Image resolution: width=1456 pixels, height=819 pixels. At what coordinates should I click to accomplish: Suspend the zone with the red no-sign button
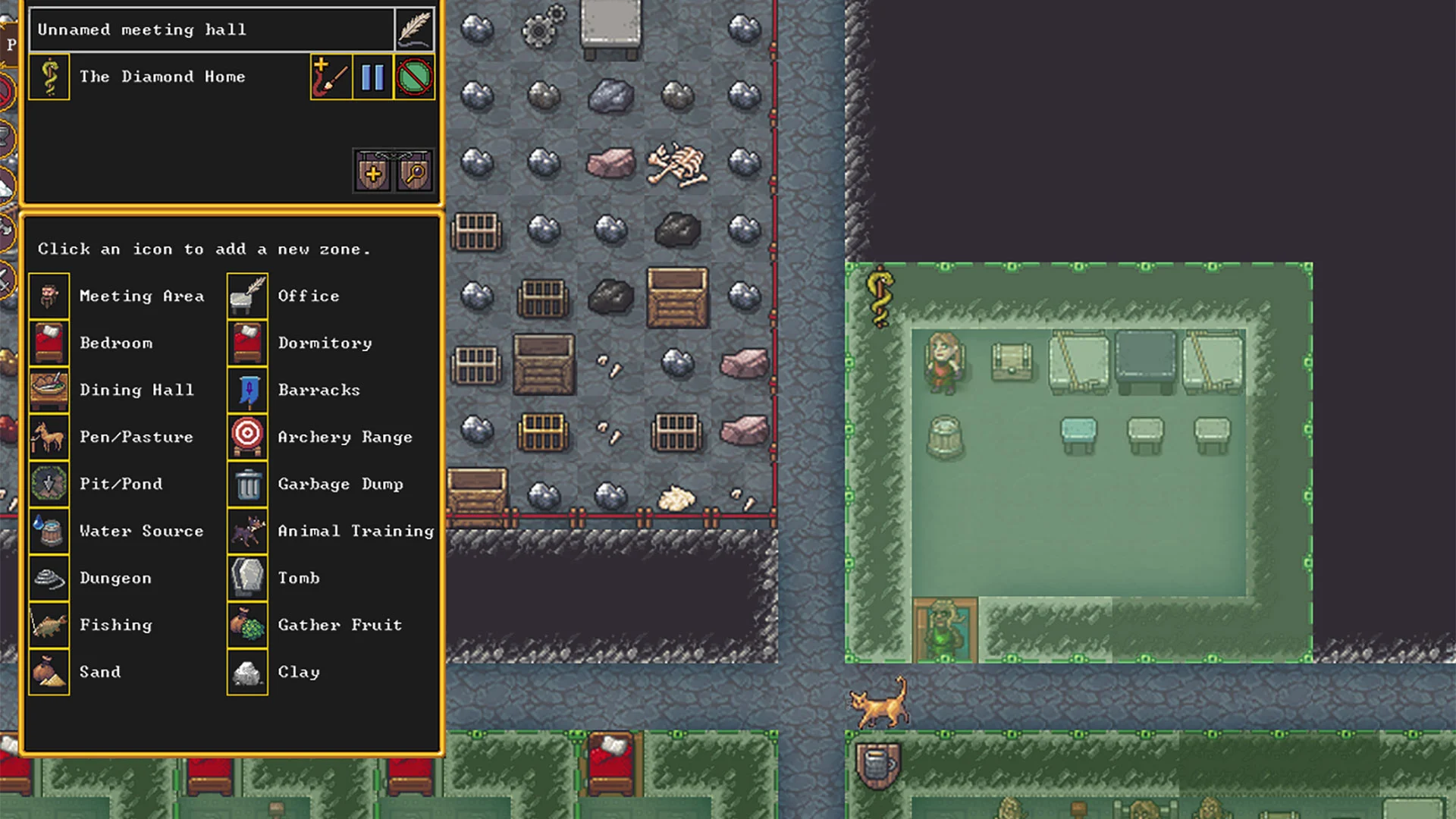414,77
